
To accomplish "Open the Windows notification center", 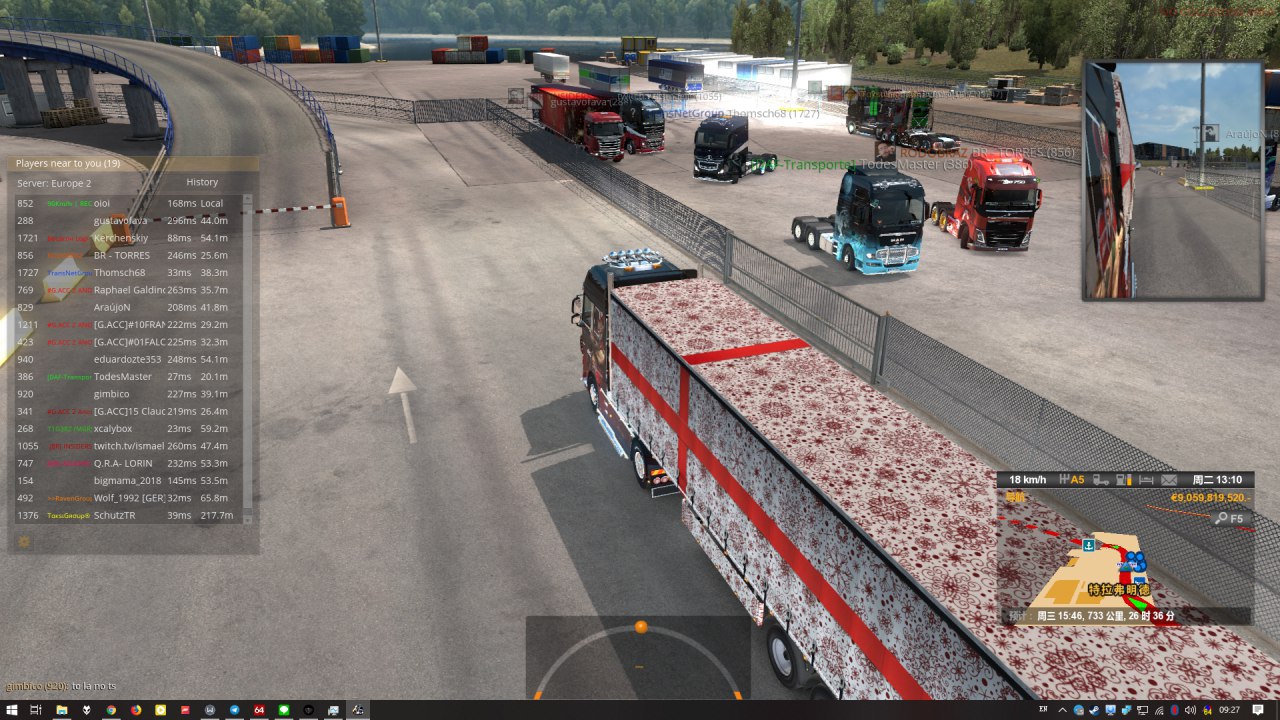I will coord(1257,710).
